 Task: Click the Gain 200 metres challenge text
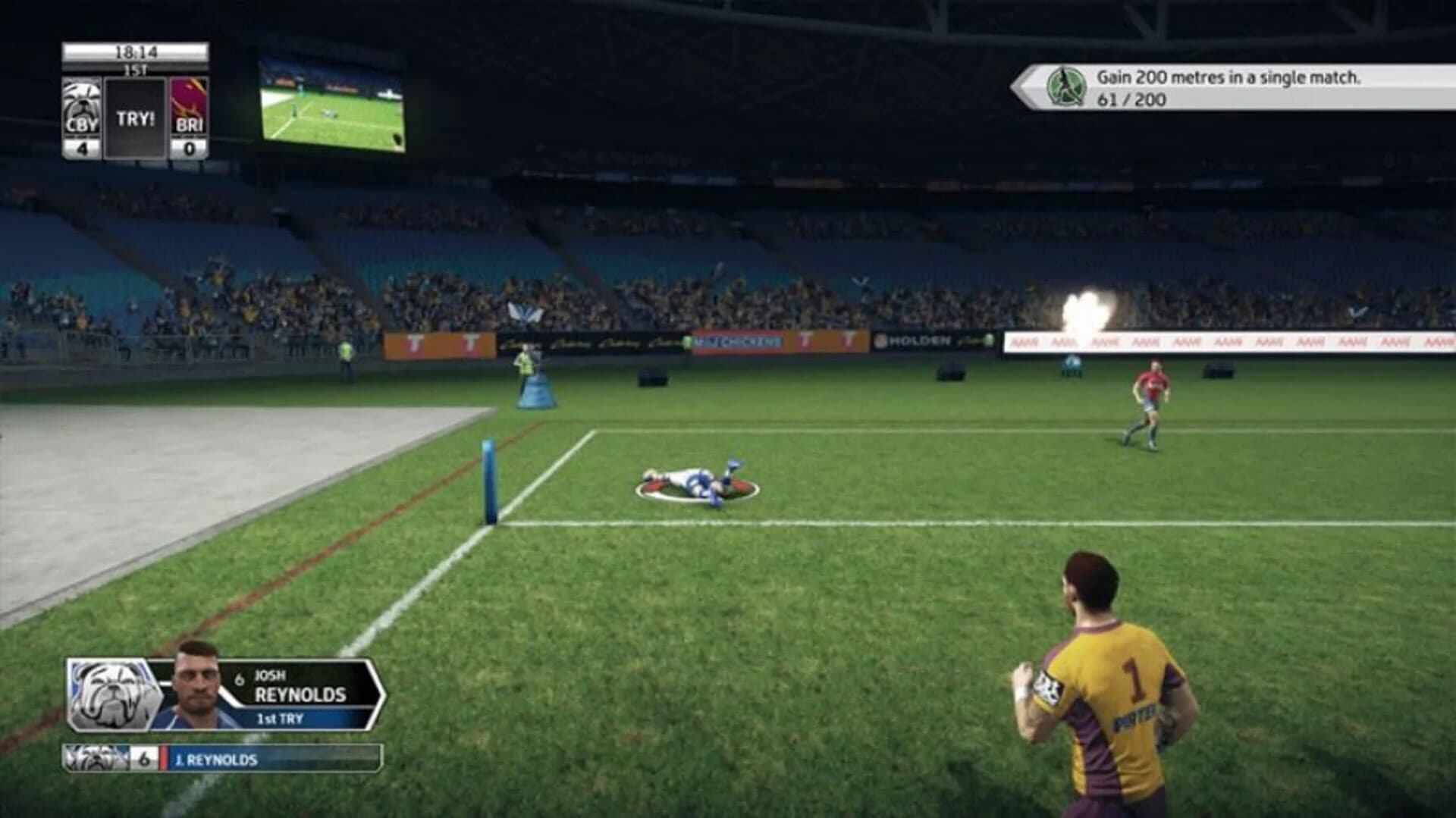tap(1228, 77)
